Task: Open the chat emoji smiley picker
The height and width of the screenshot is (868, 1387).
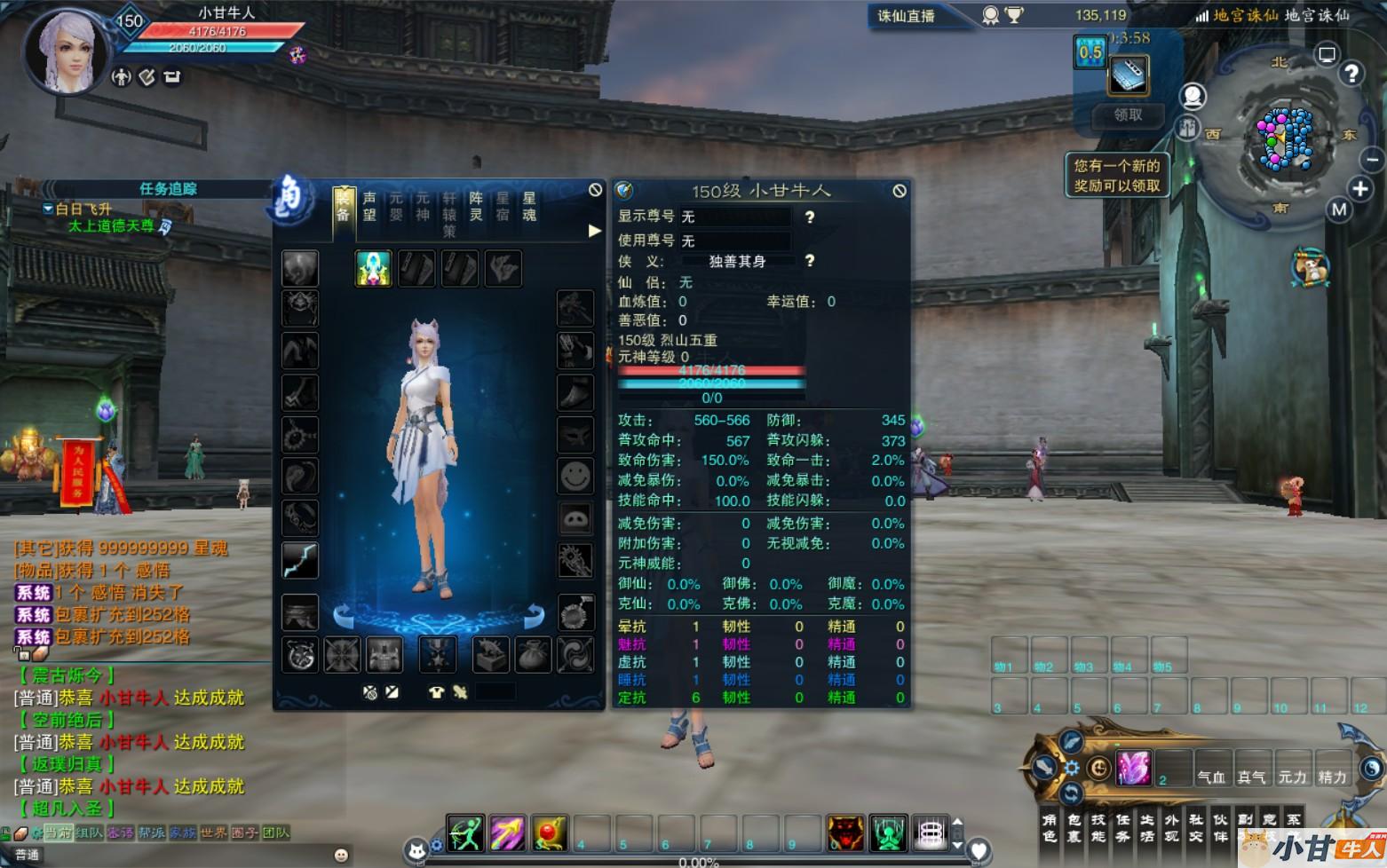Action: pyautogui.click(x=340, y=855)
